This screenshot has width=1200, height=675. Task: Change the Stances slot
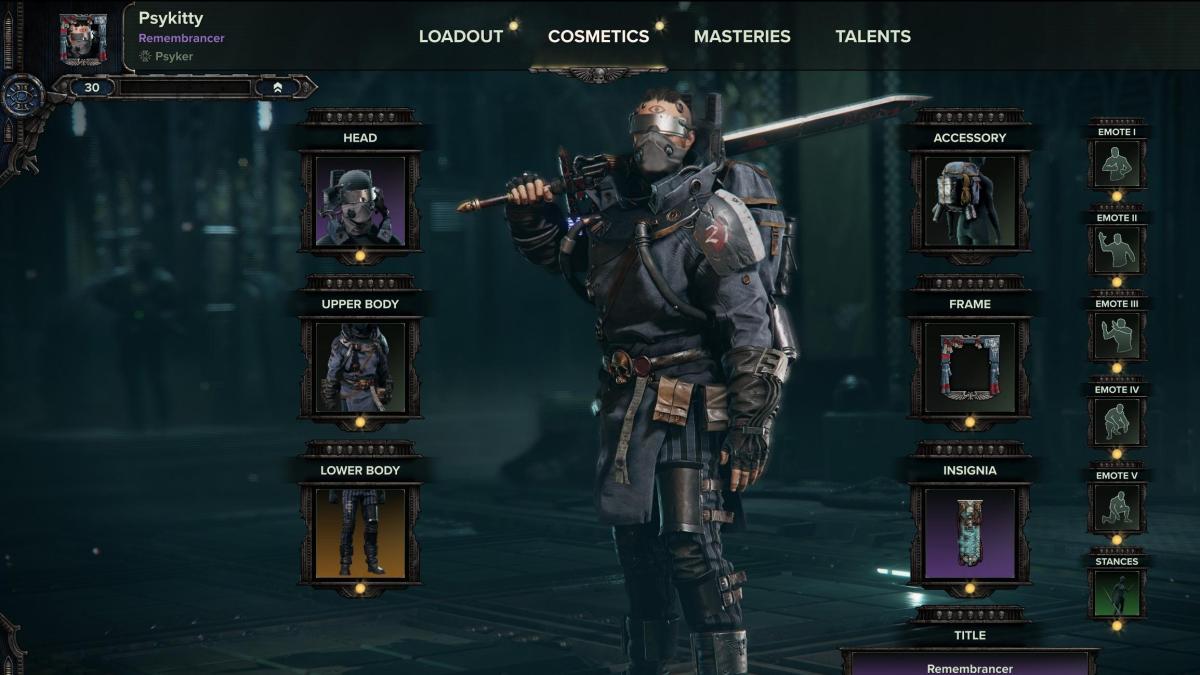[1116, 593]
